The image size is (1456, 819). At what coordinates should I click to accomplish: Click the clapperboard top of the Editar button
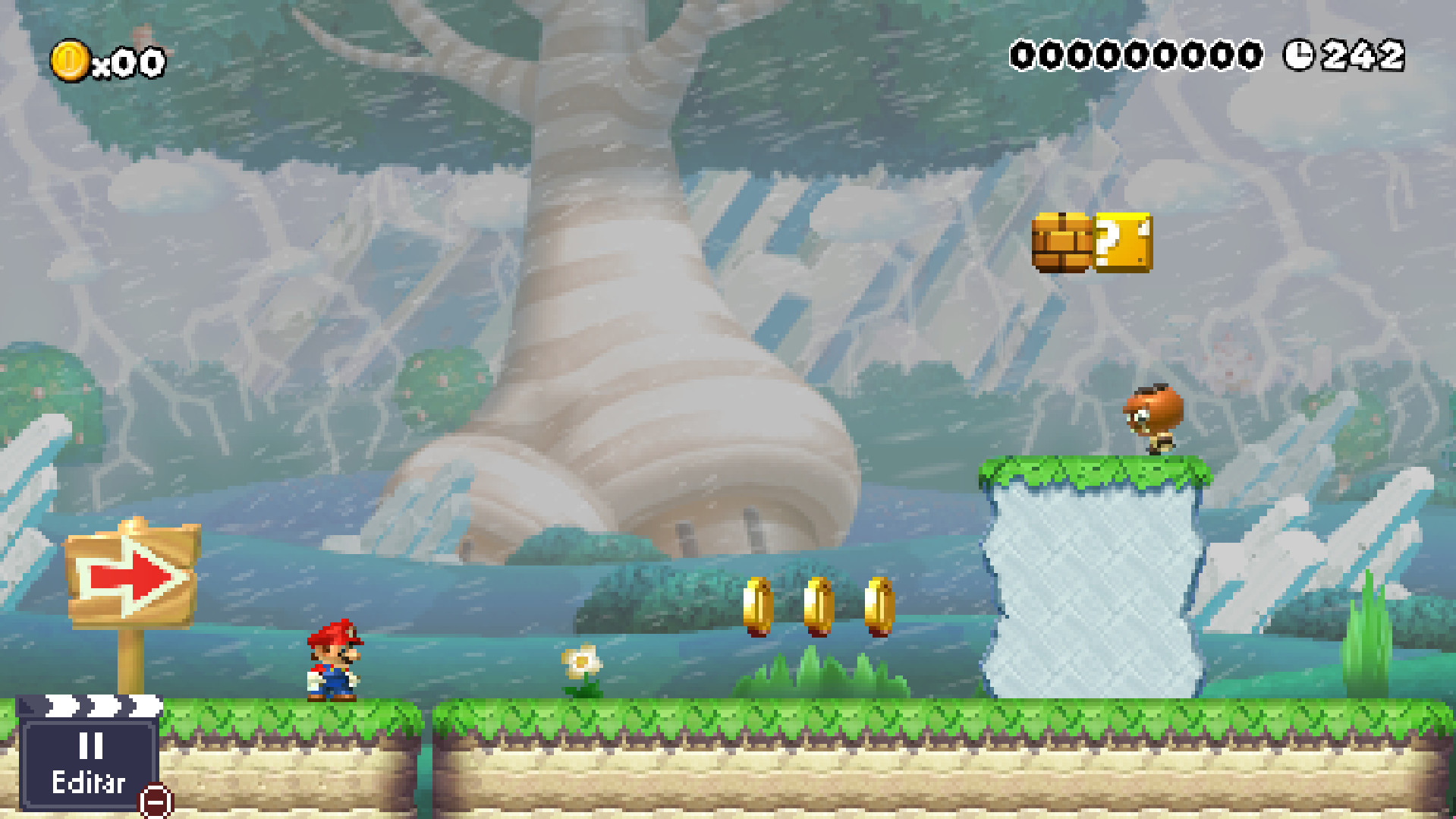[x=91, y=707]
